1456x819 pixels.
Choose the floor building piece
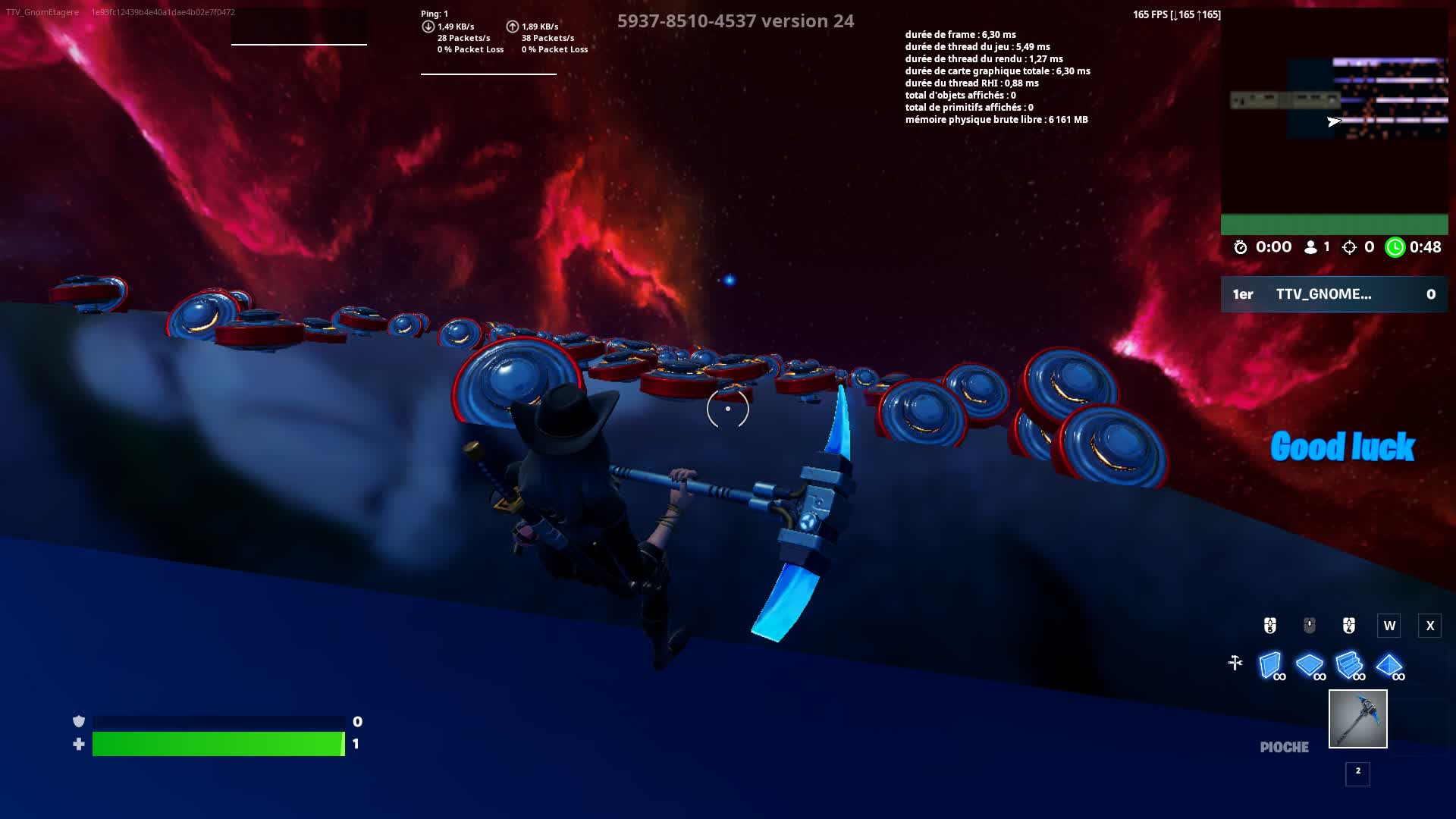1310,665
